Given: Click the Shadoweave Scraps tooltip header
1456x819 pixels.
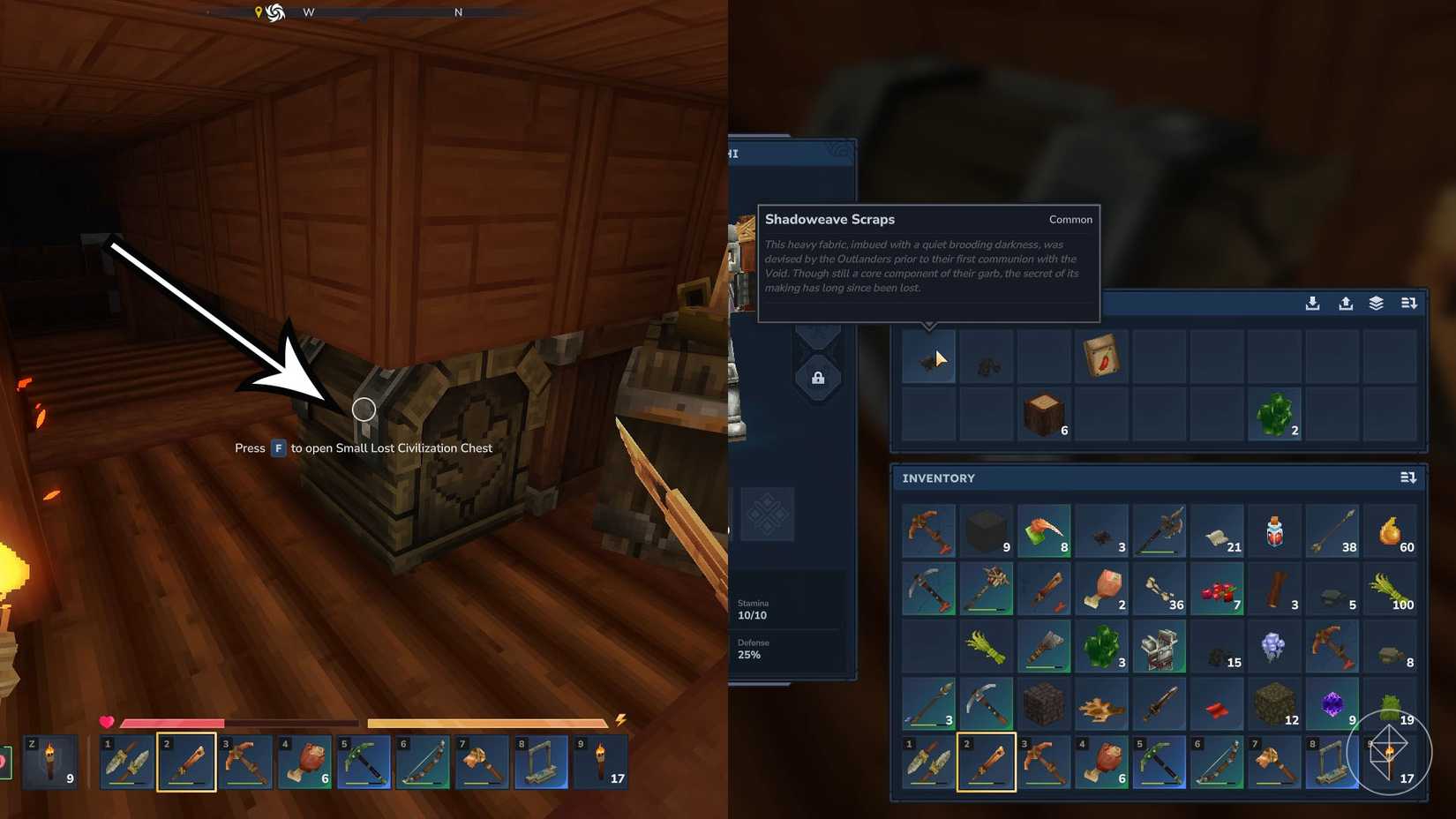Looking at the screenshot, I should coord(830,219).
